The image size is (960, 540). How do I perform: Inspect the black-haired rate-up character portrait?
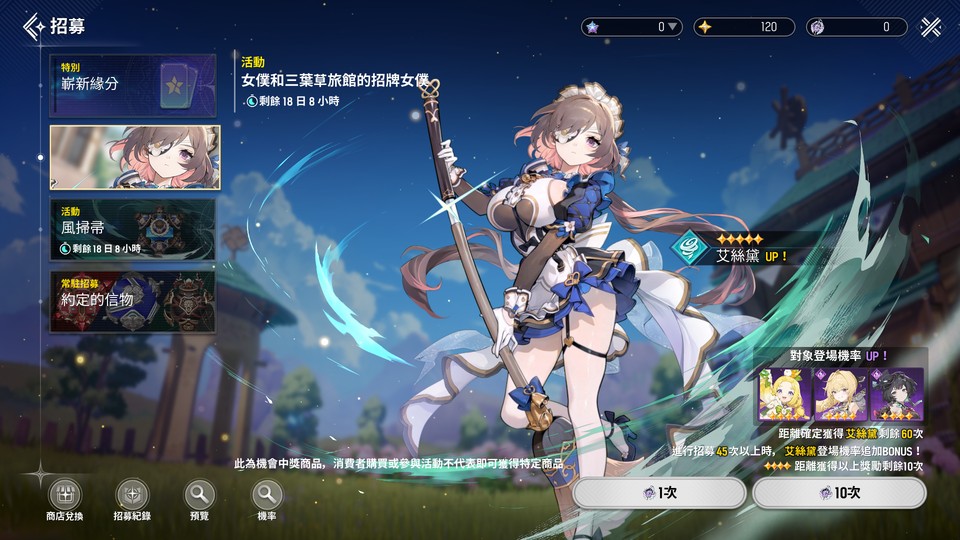pos(896,394)
